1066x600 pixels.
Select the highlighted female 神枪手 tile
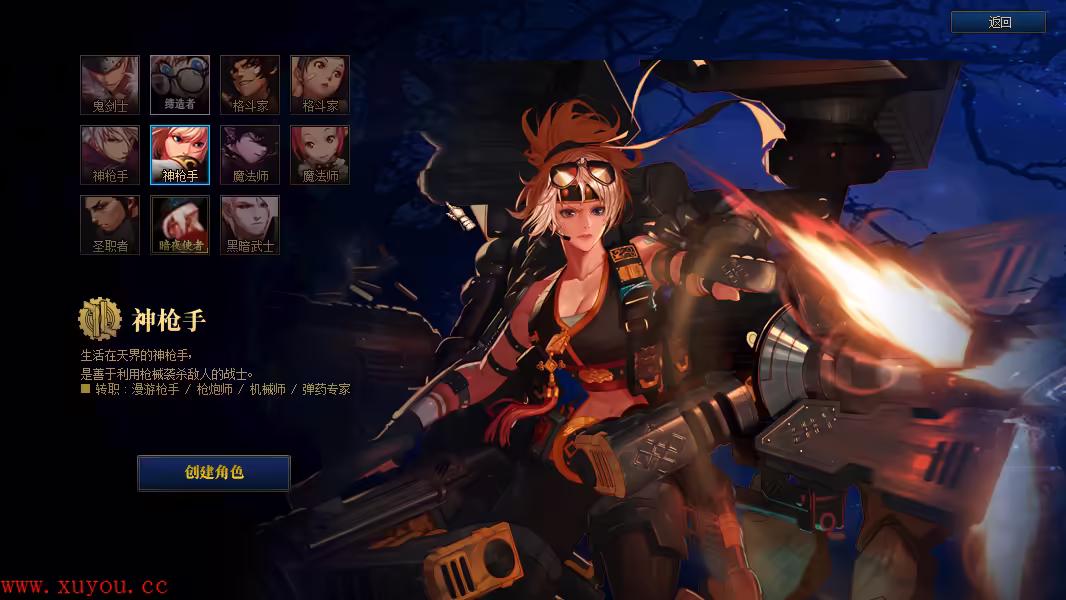(180, 155)
